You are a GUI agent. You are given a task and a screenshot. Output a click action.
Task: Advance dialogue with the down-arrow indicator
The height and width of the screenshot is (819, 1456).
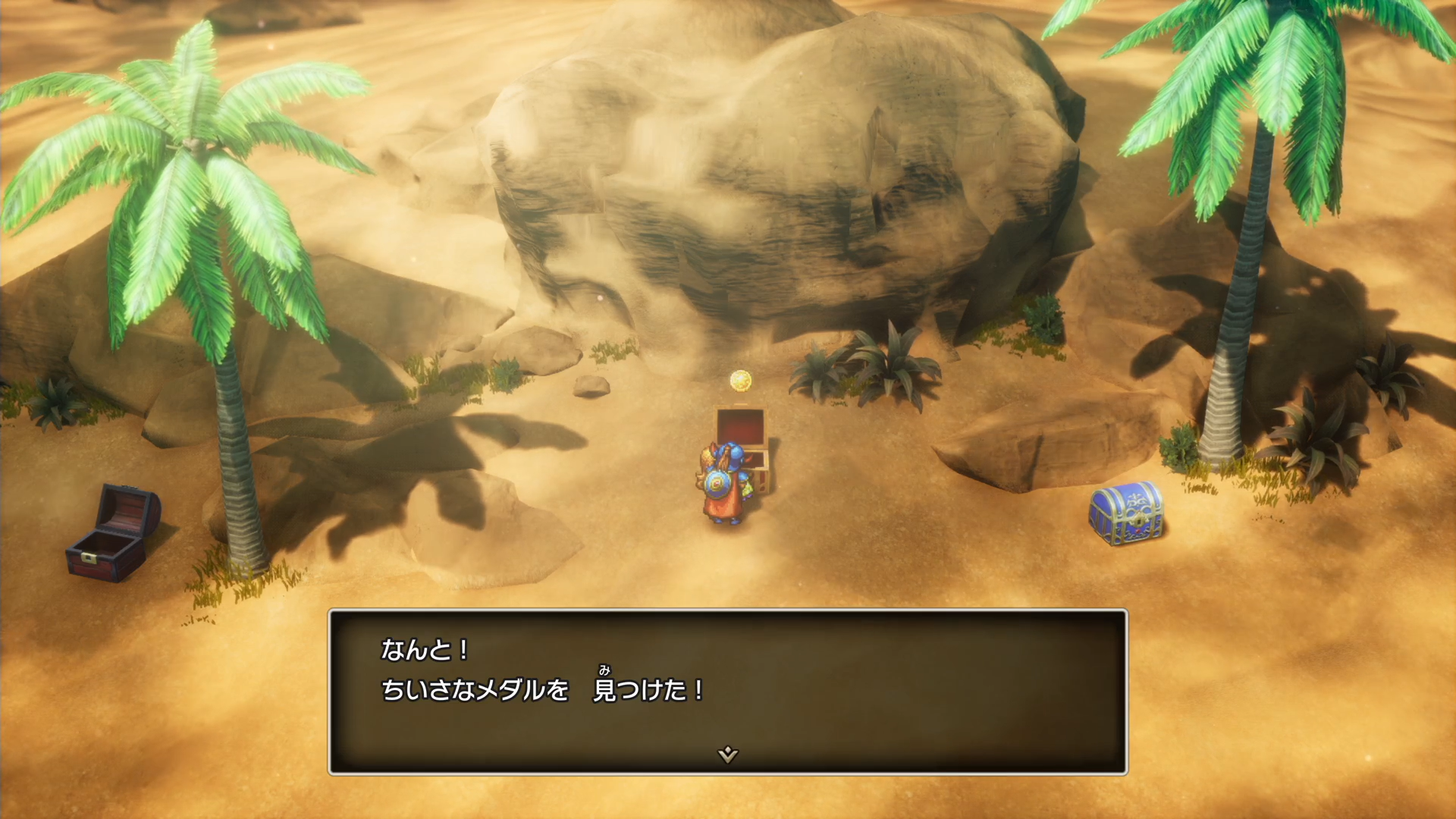(x=727, y=754)
